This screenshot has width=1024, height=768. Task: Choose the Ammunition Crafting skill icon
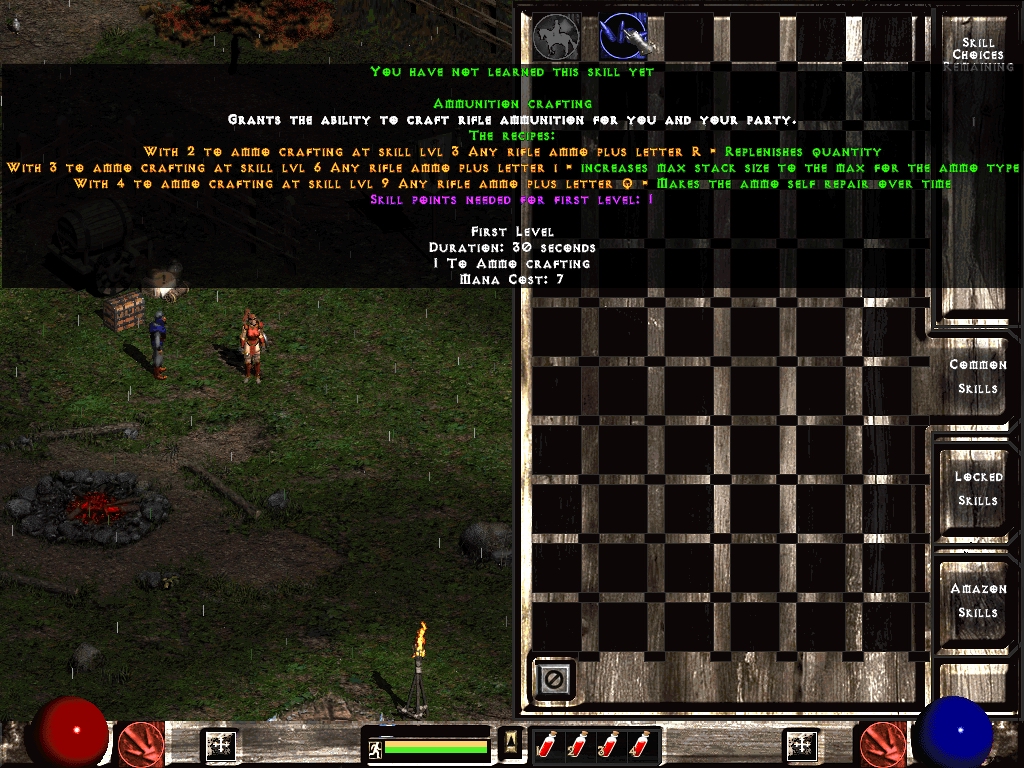point(623,37)
